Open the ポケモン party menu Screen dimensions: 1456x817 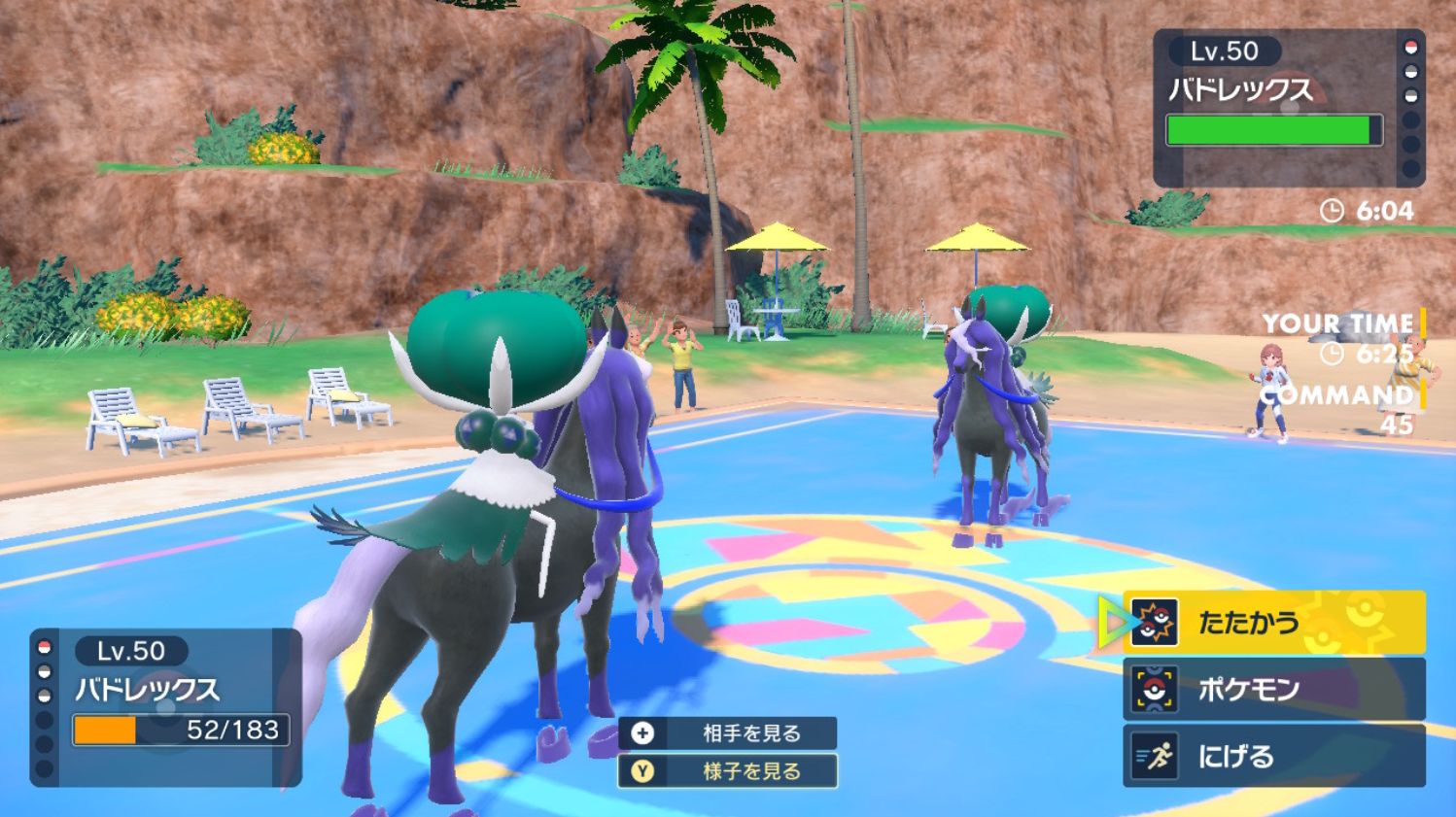[x=1273, y=689]
